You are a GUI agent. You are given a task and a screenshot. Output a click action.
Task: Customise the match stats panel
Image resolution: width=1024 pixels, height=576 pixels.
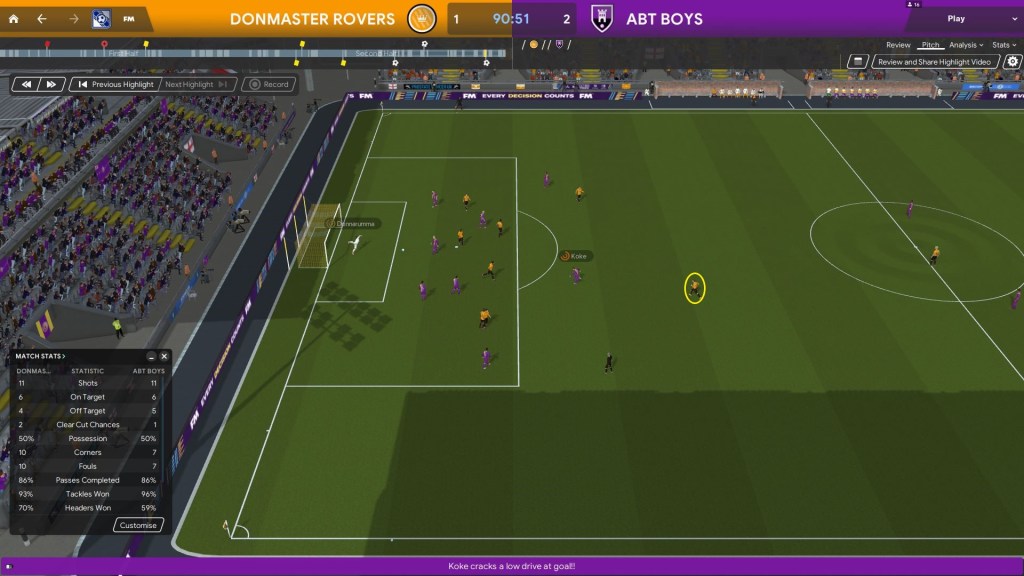(x=138, y=525)
